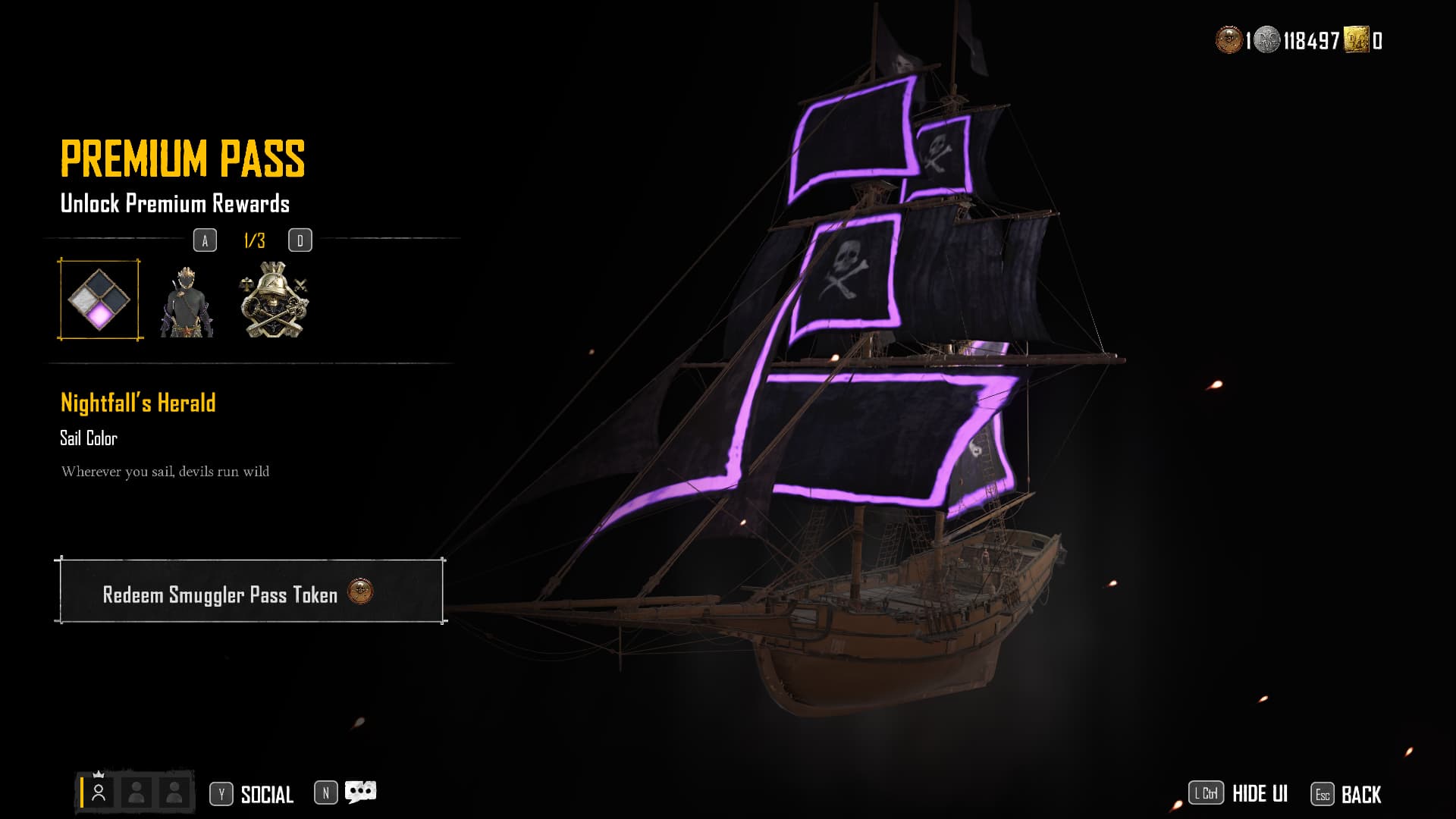Hide the UI
Image resolution: width=1456 pixels, height=819 pixels.
1259,794
